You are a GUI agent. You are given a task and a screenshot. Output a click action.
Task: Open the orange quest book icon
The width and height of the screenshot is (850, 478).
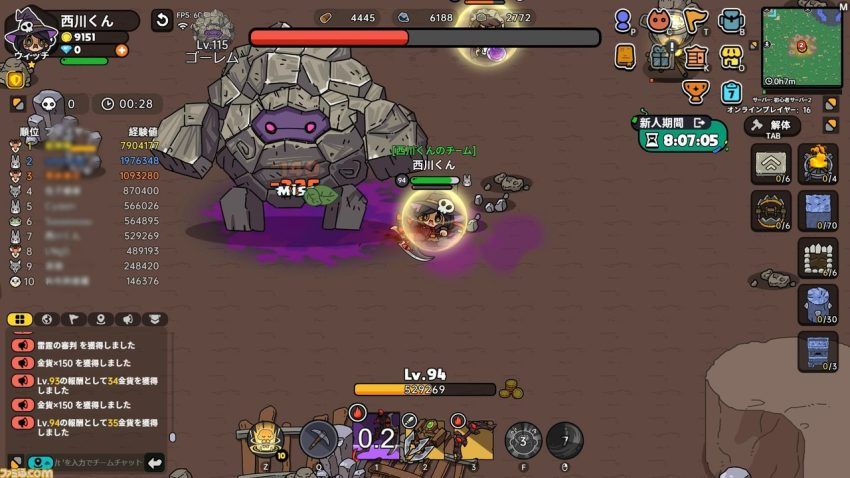[625, 57]
